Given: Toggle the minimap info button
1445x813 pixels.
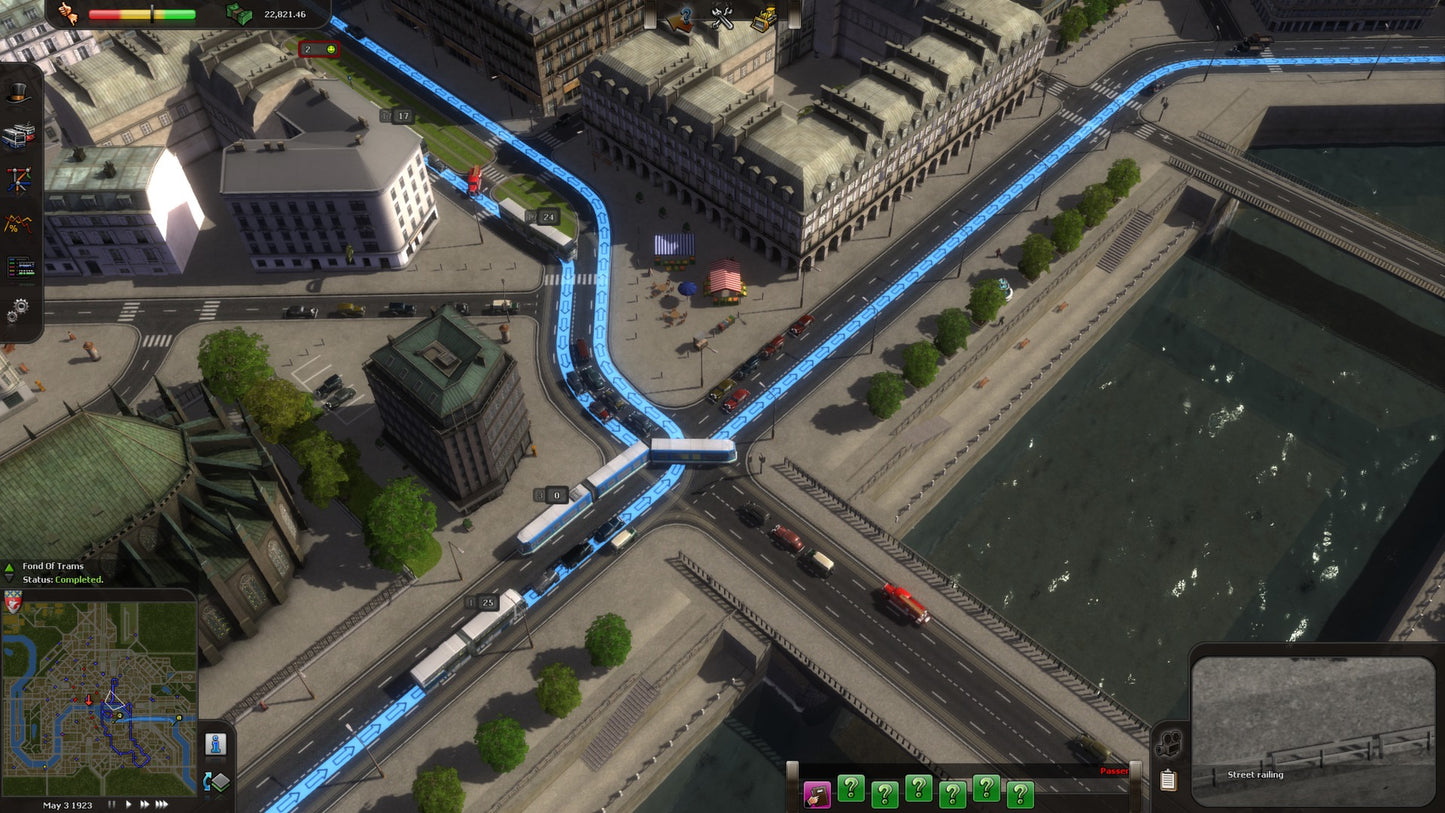Looking at the screenshot, I should [216, 744].
